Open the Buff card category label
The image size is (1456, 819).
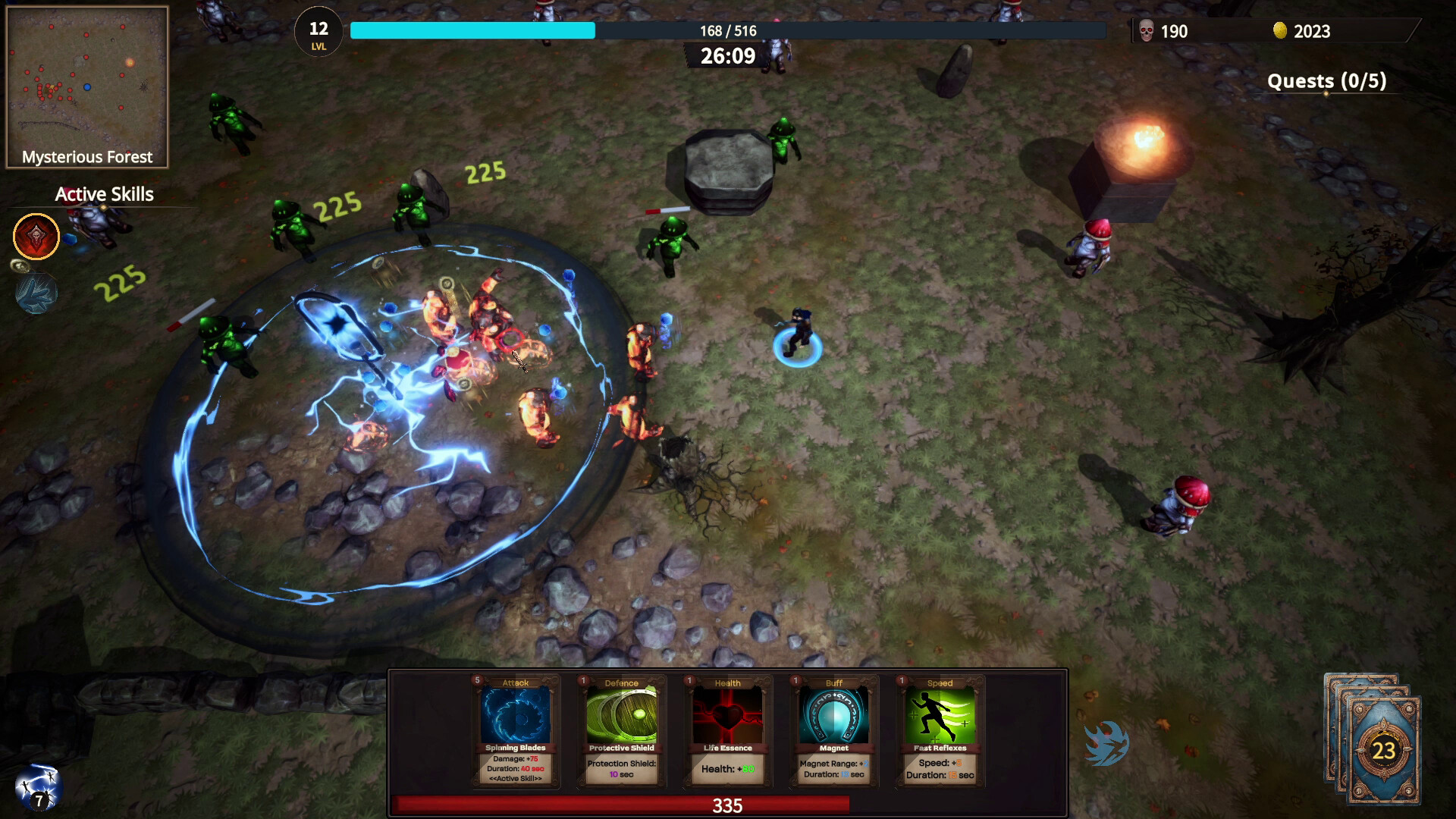833,682
